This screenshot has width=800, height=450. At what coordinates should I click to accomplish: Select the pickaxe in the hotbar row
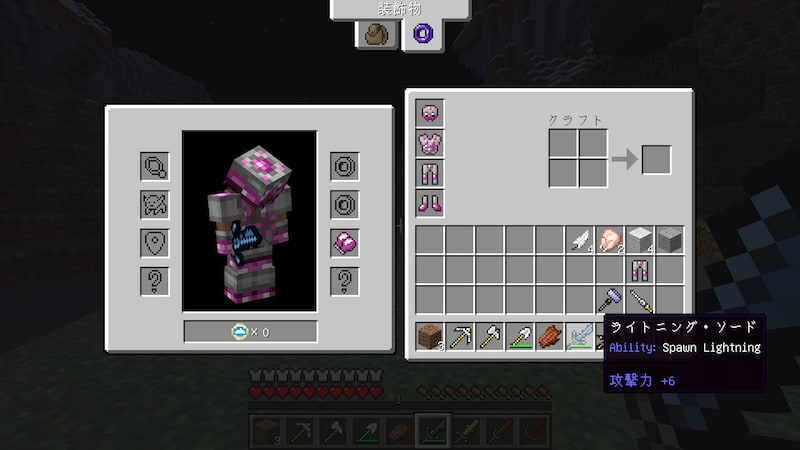pos(460,337)
